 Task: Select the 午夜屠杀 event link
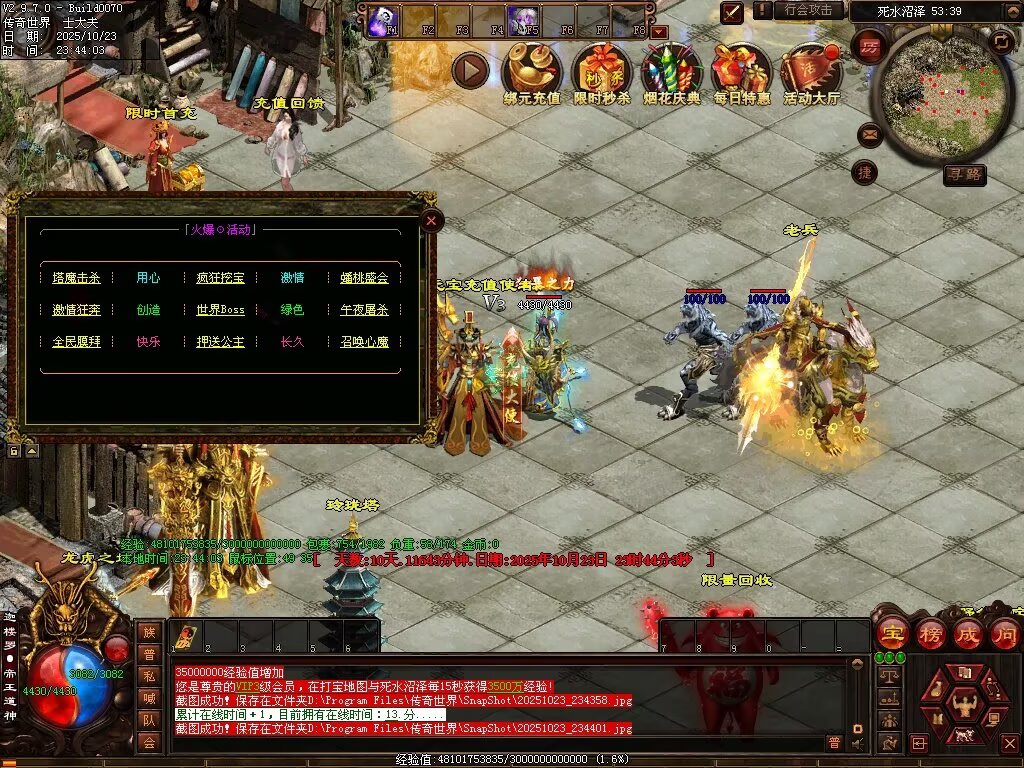click(364, 310)
